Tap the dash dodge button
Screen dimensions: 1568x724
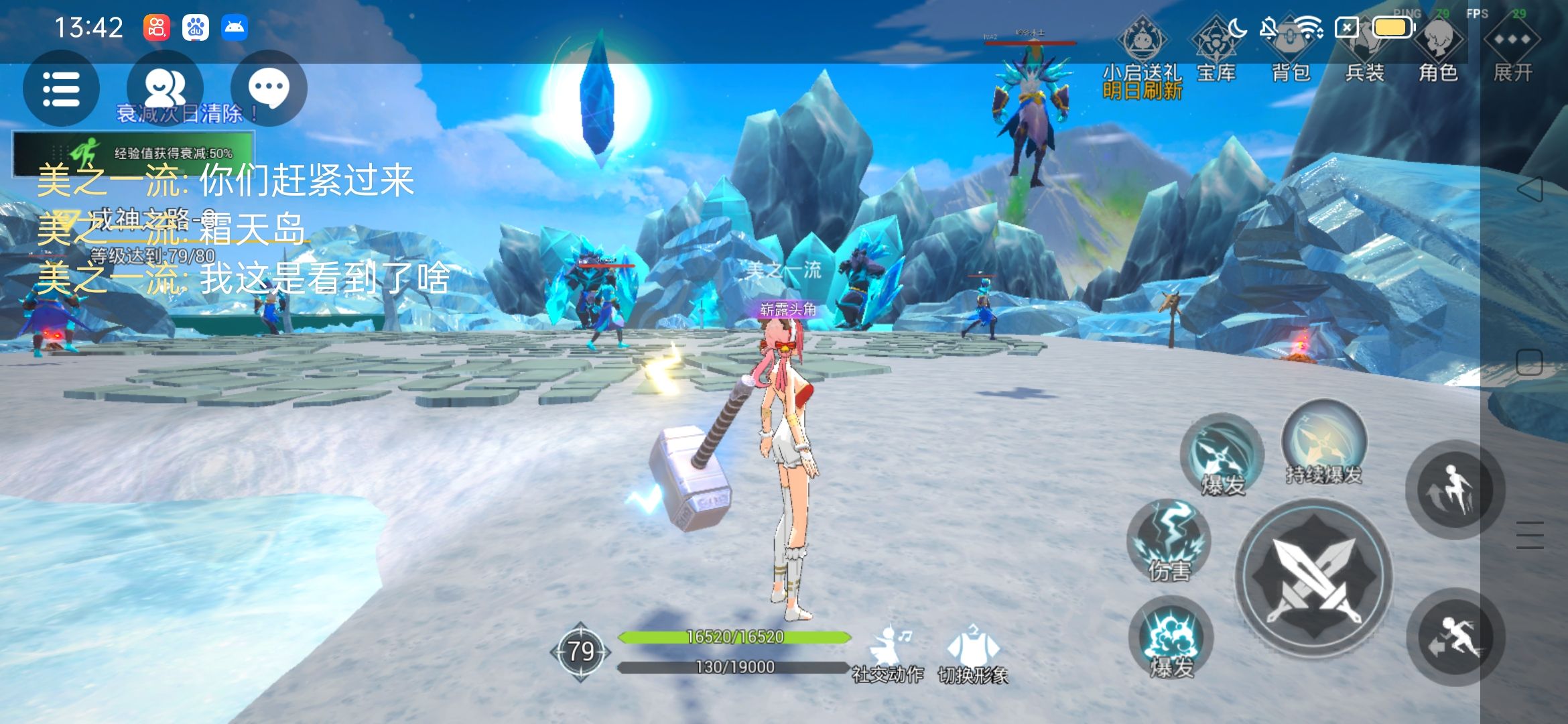click(x=1455, y=637)
